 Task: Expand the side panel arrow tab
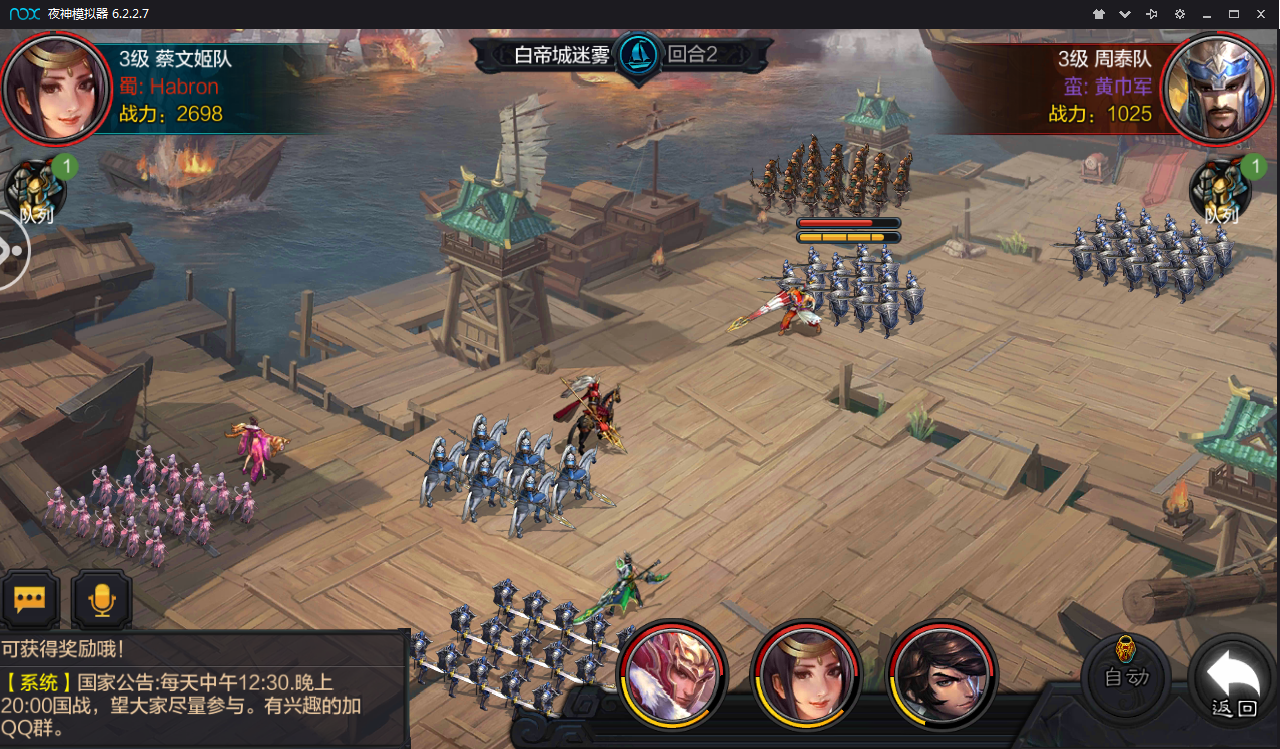pyautogui.click(x=10, y=250)
